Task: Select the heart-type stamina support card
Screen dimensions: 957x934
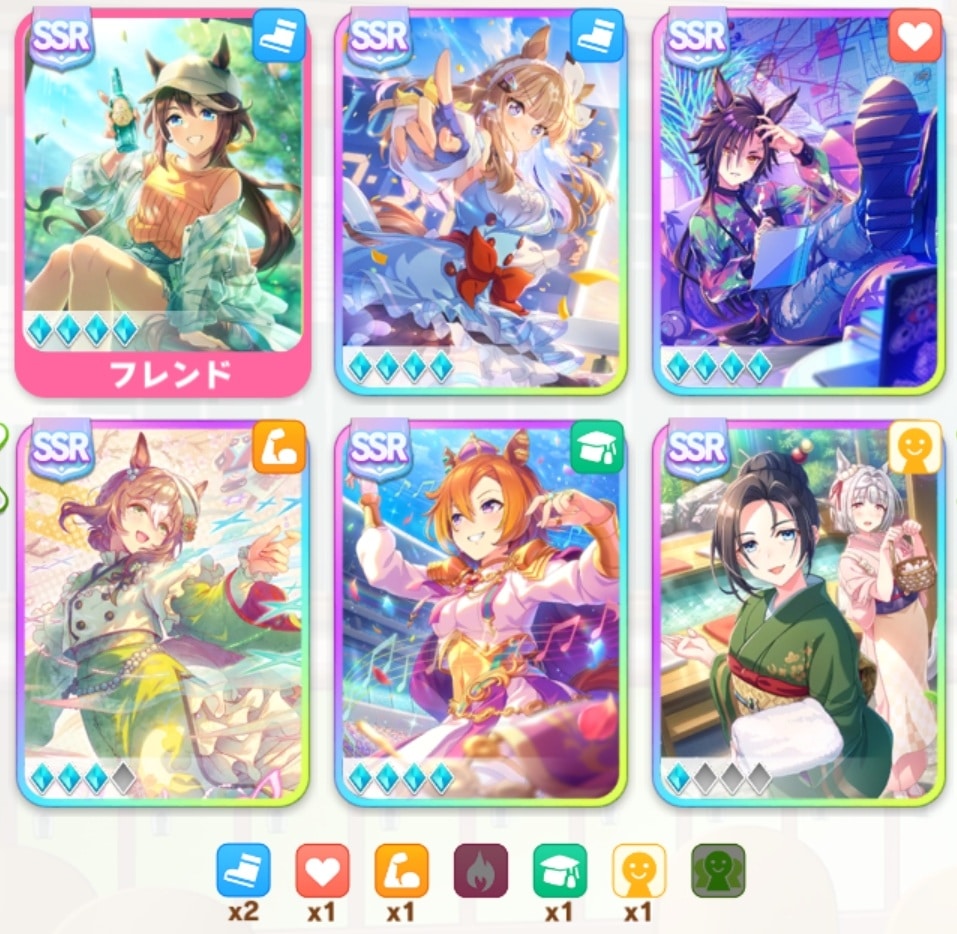Action: click(x=799, y=200)
